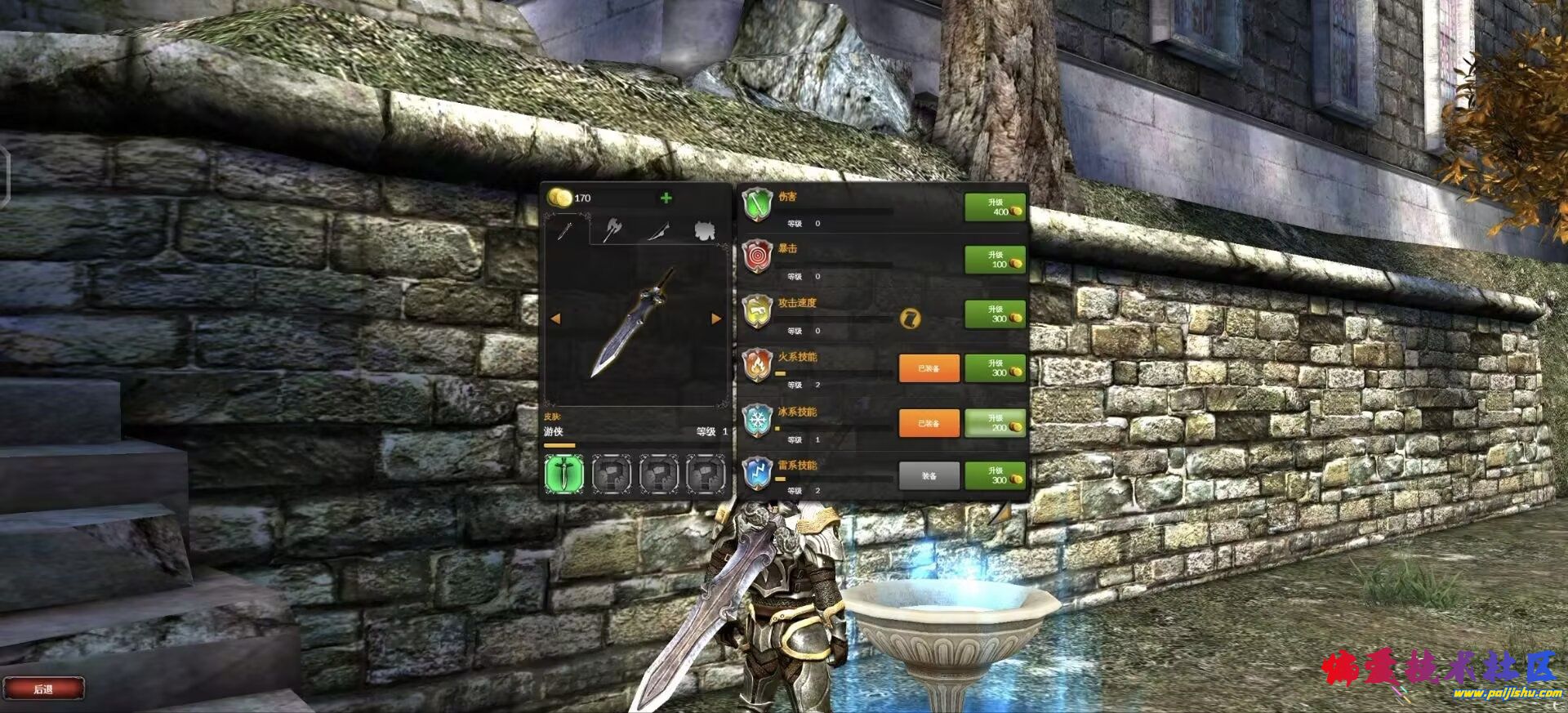Select the curved blade weapon tab
The width and height of the screenshot is (1568, 713).
coord(658,231)
